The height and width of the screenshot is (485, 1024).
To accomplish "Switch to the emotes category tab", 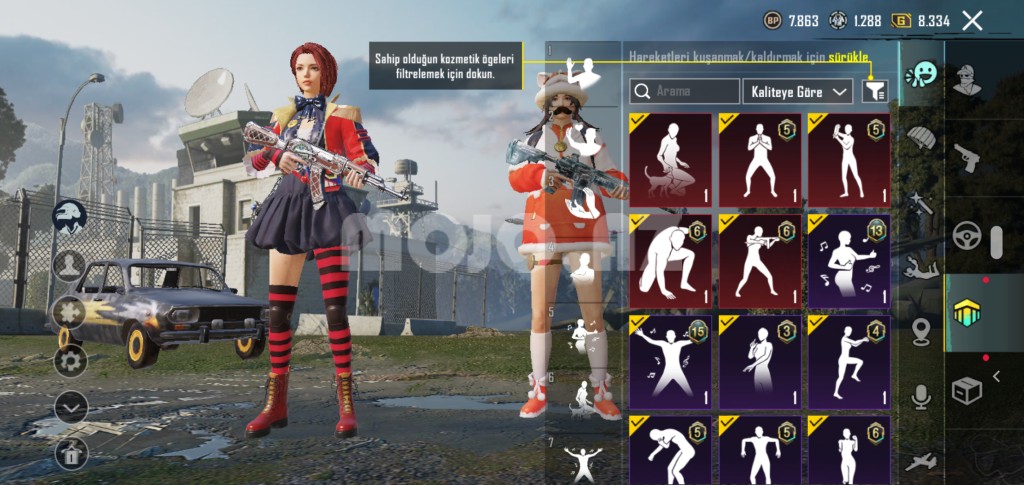I will tap(920, 77).
